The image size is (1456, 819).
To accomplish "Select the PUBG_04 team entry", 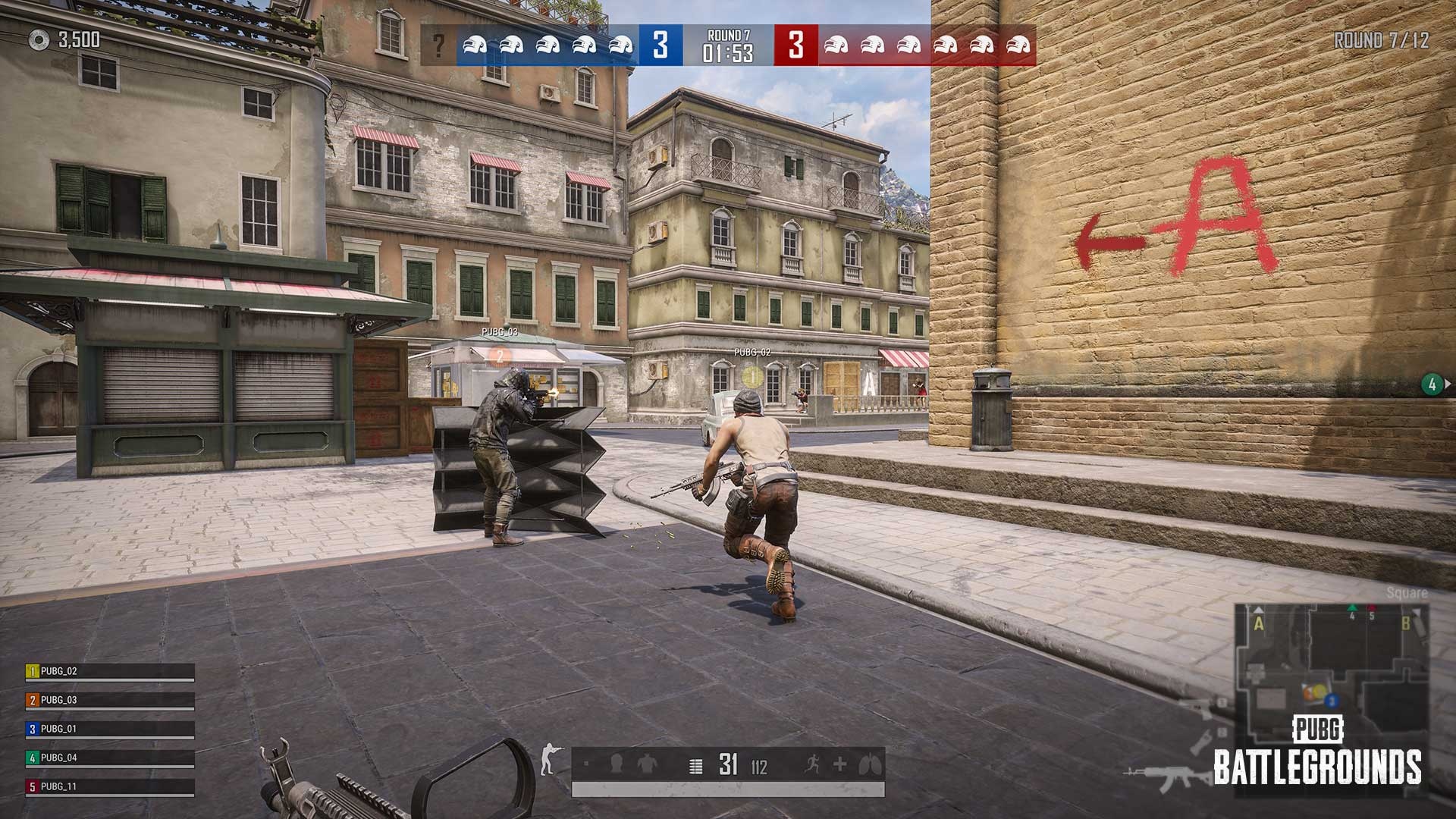I will (x=110, y=758).
